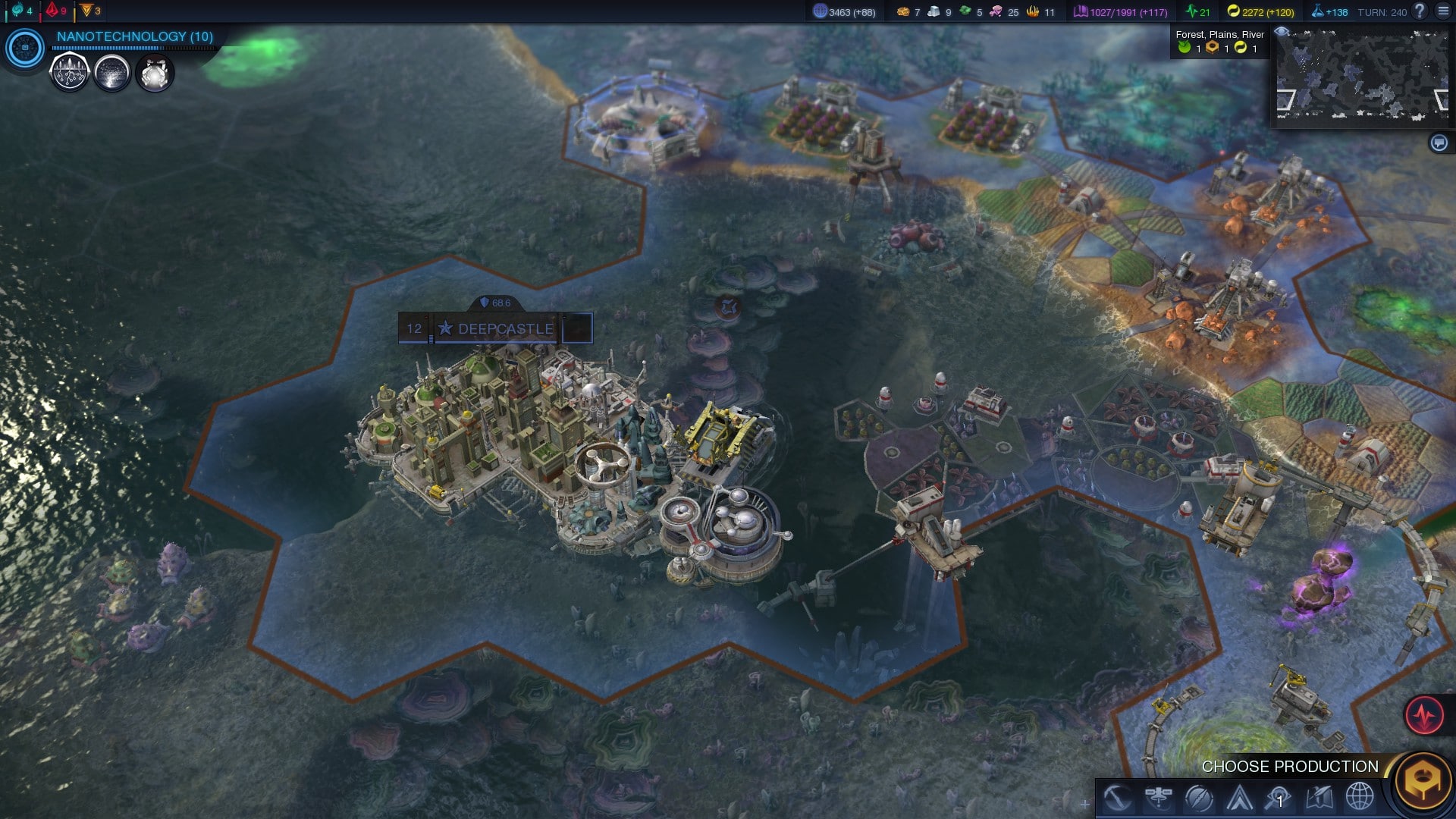Open the chevron affinity upgrades panel
Screen dimensions: 1456x819
tap(1239, 797)
